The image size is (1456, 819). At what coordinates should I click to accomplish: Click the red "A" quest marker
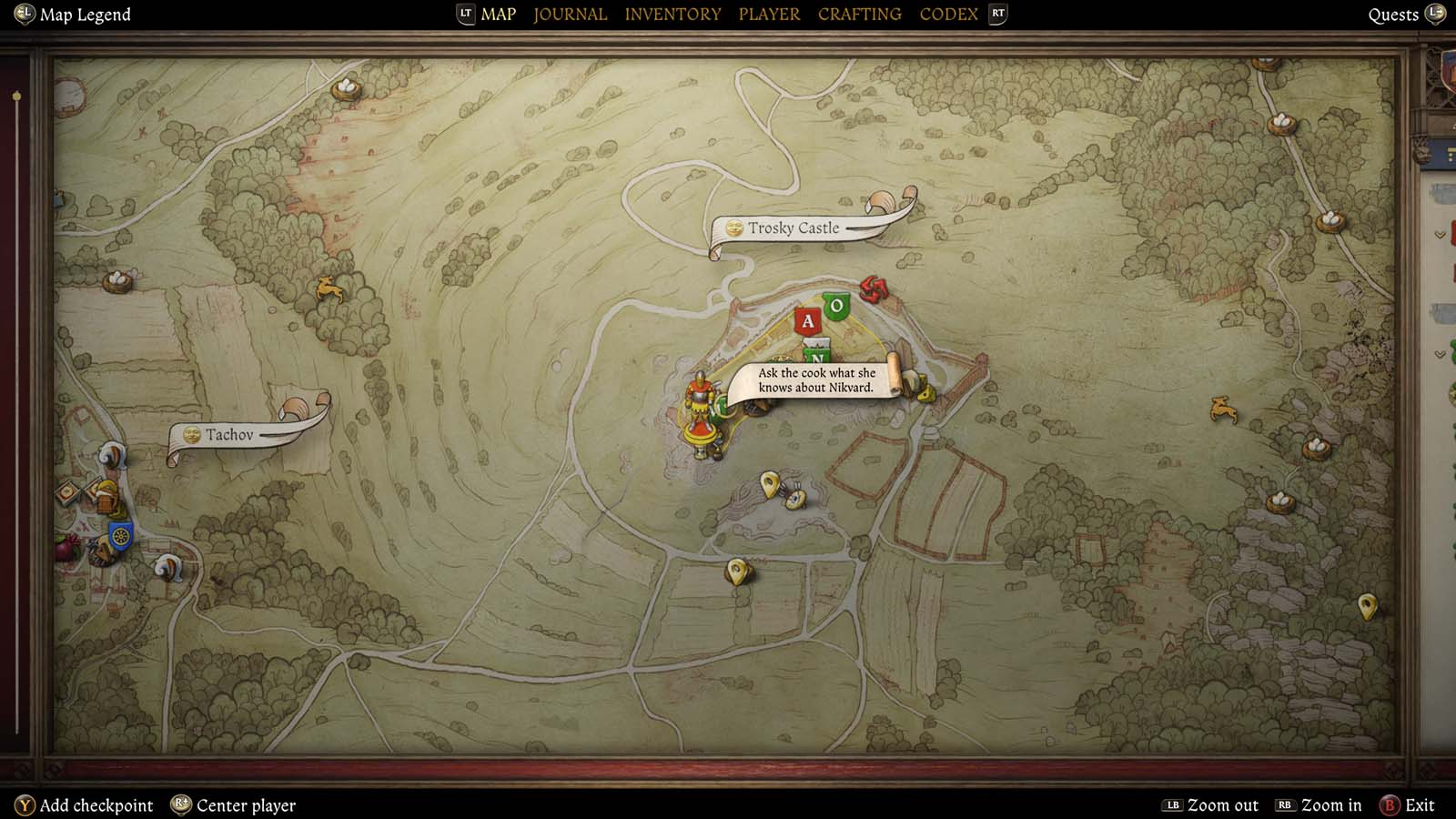807,320
